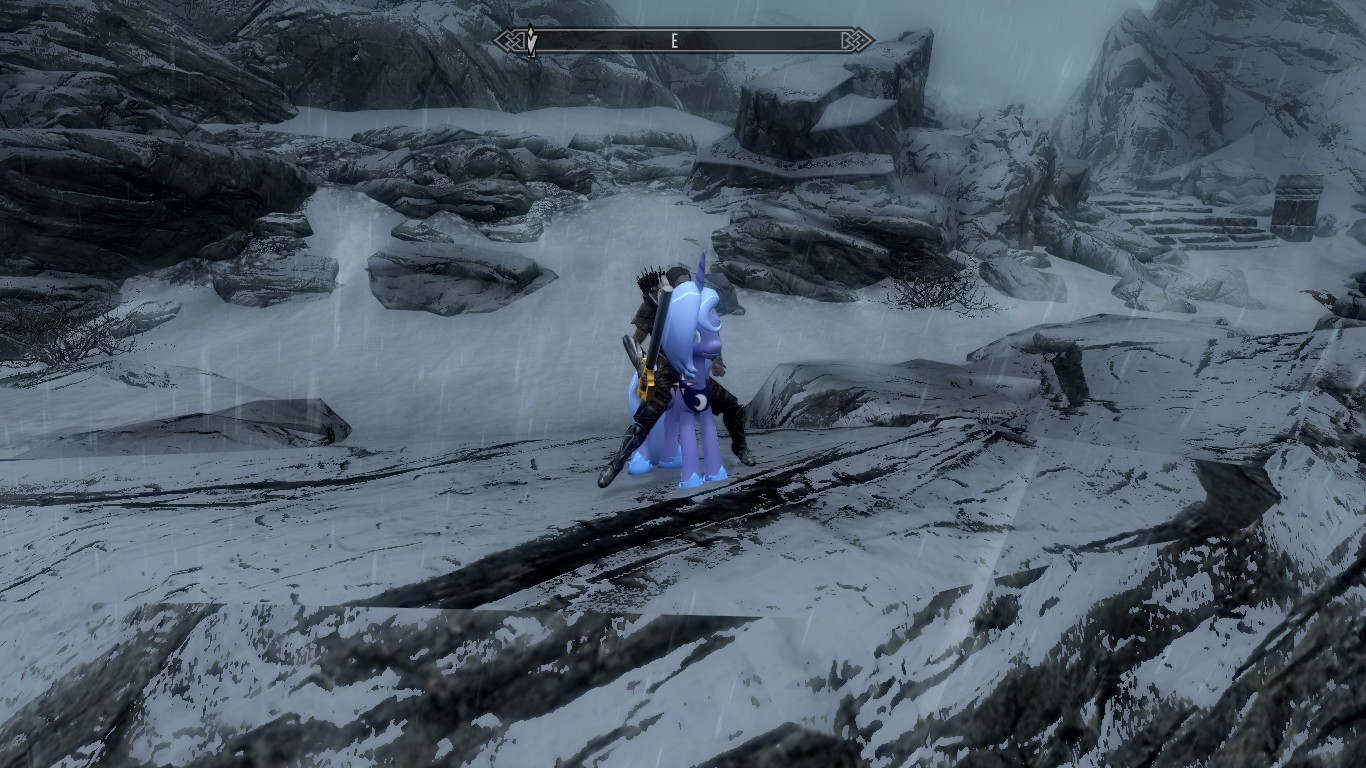Select the East heading letter on the compass
Viewport: 1366px width, 768px height.
(674, 41)
